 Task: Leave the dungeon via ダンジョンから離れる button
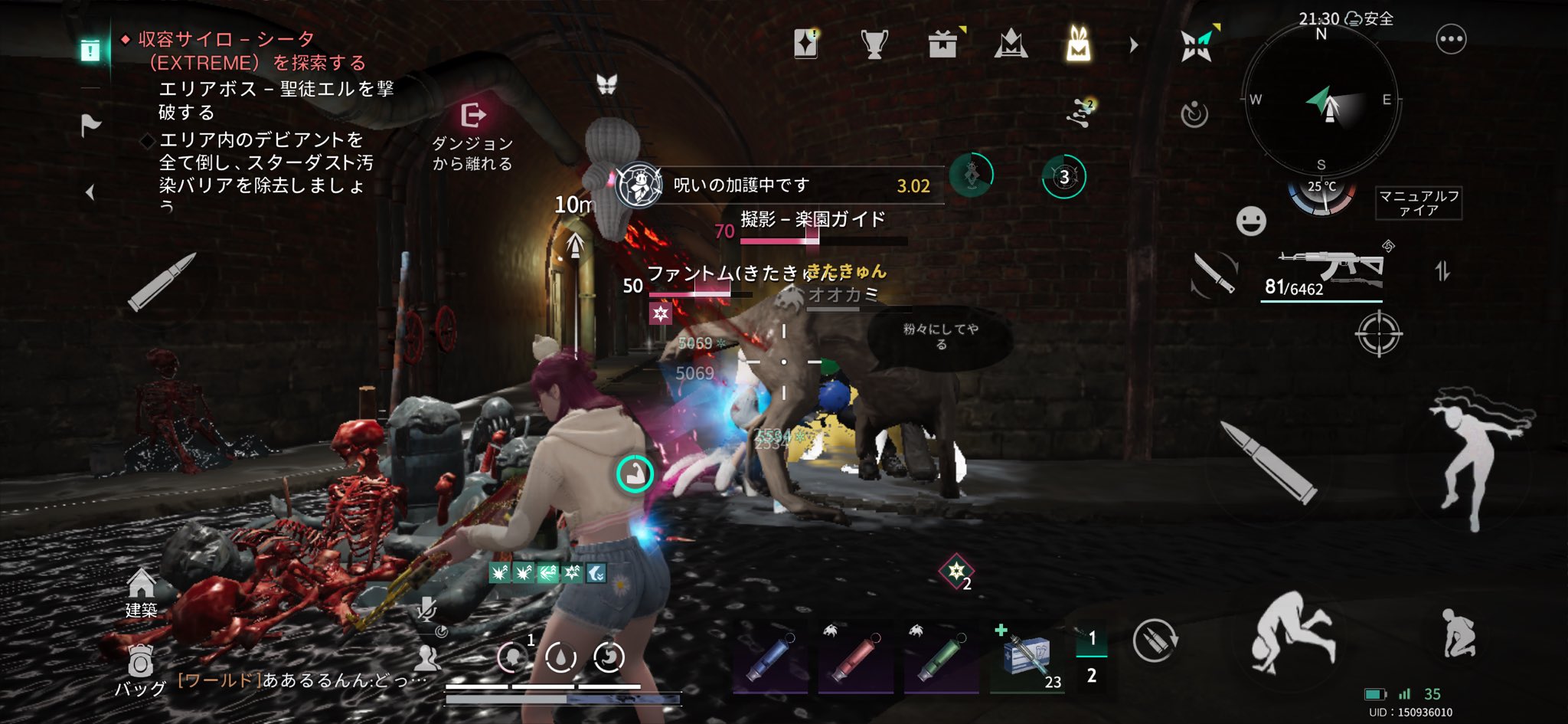click(472, 136)
